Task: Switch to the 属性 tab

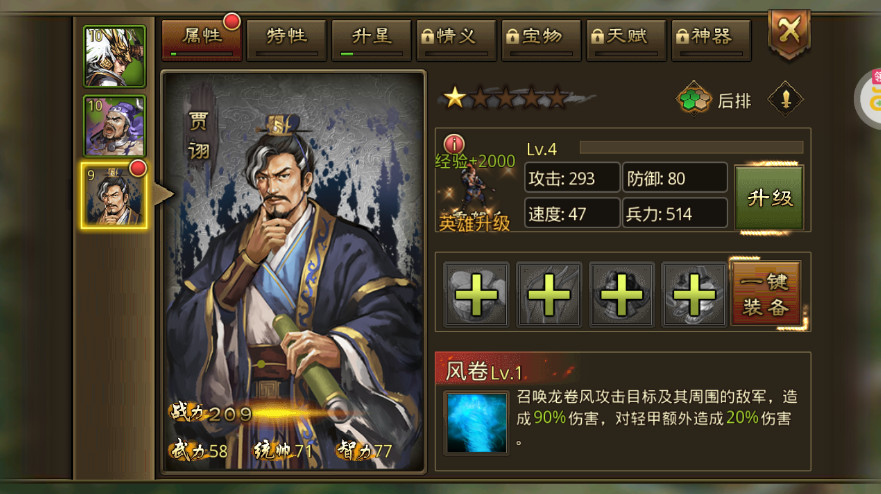Action: [201, 38]
